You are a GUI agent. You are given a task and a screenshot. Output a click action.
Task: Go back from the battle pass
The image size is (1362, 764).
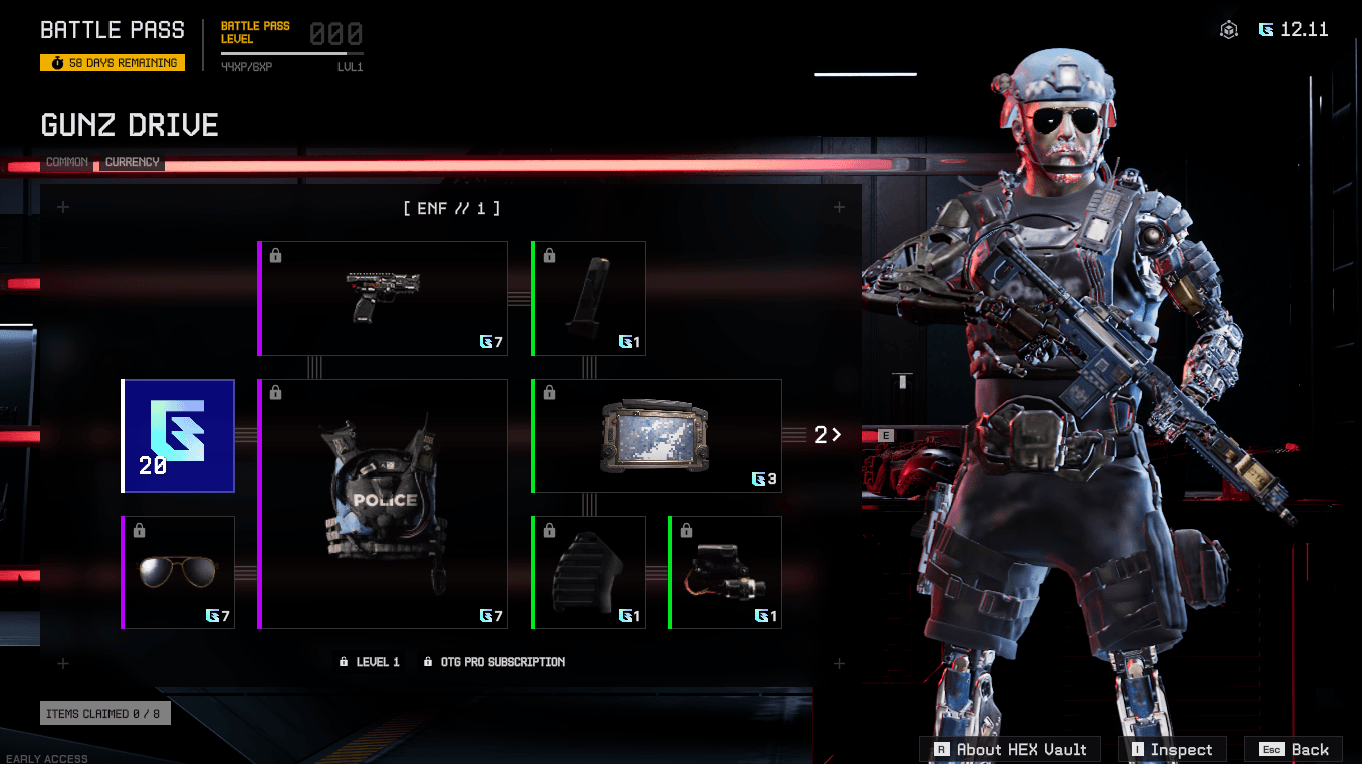pyautogui.click(x=1294, y=749)
